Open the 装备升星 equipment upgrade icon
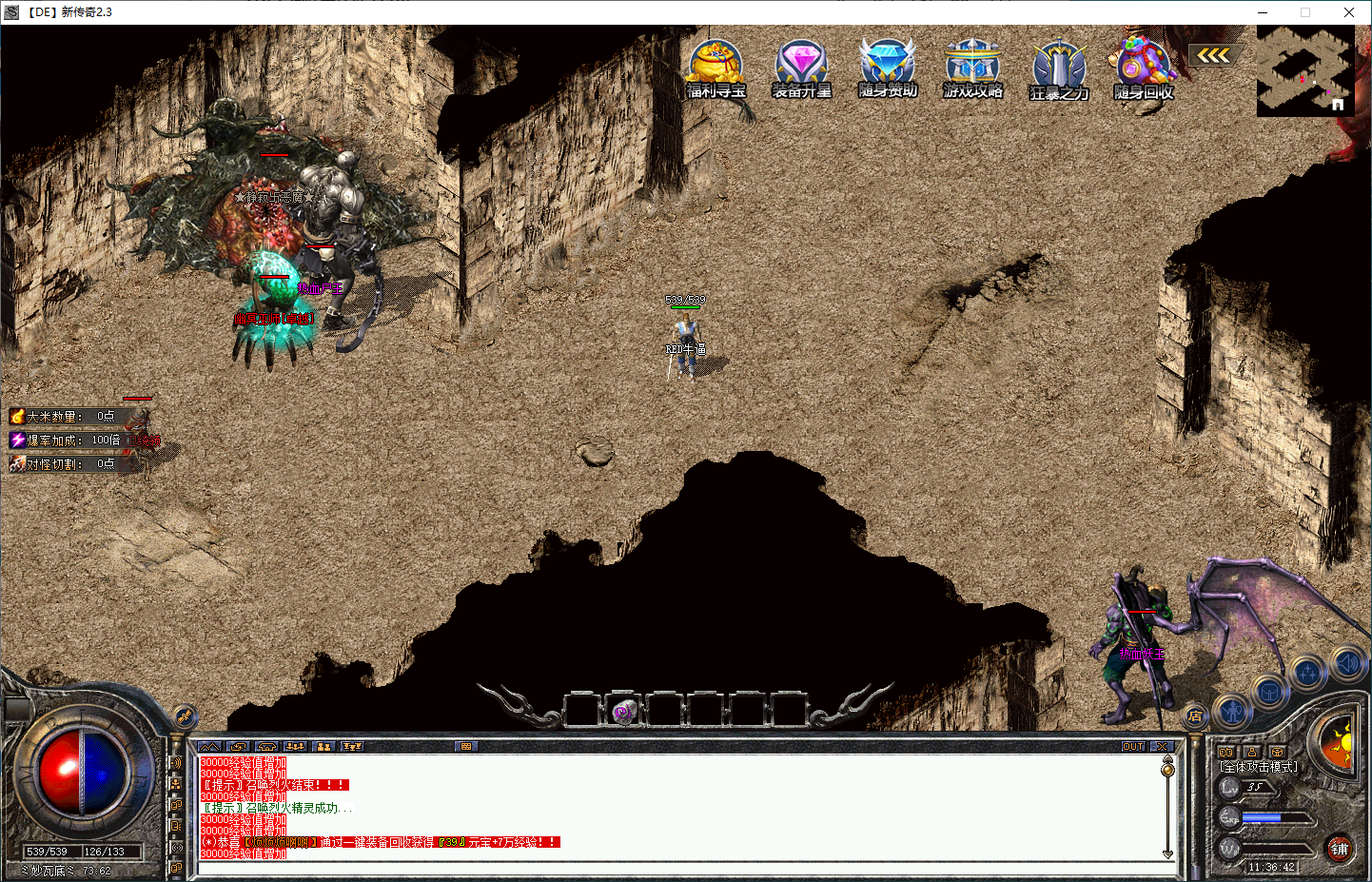 (801, 69)
